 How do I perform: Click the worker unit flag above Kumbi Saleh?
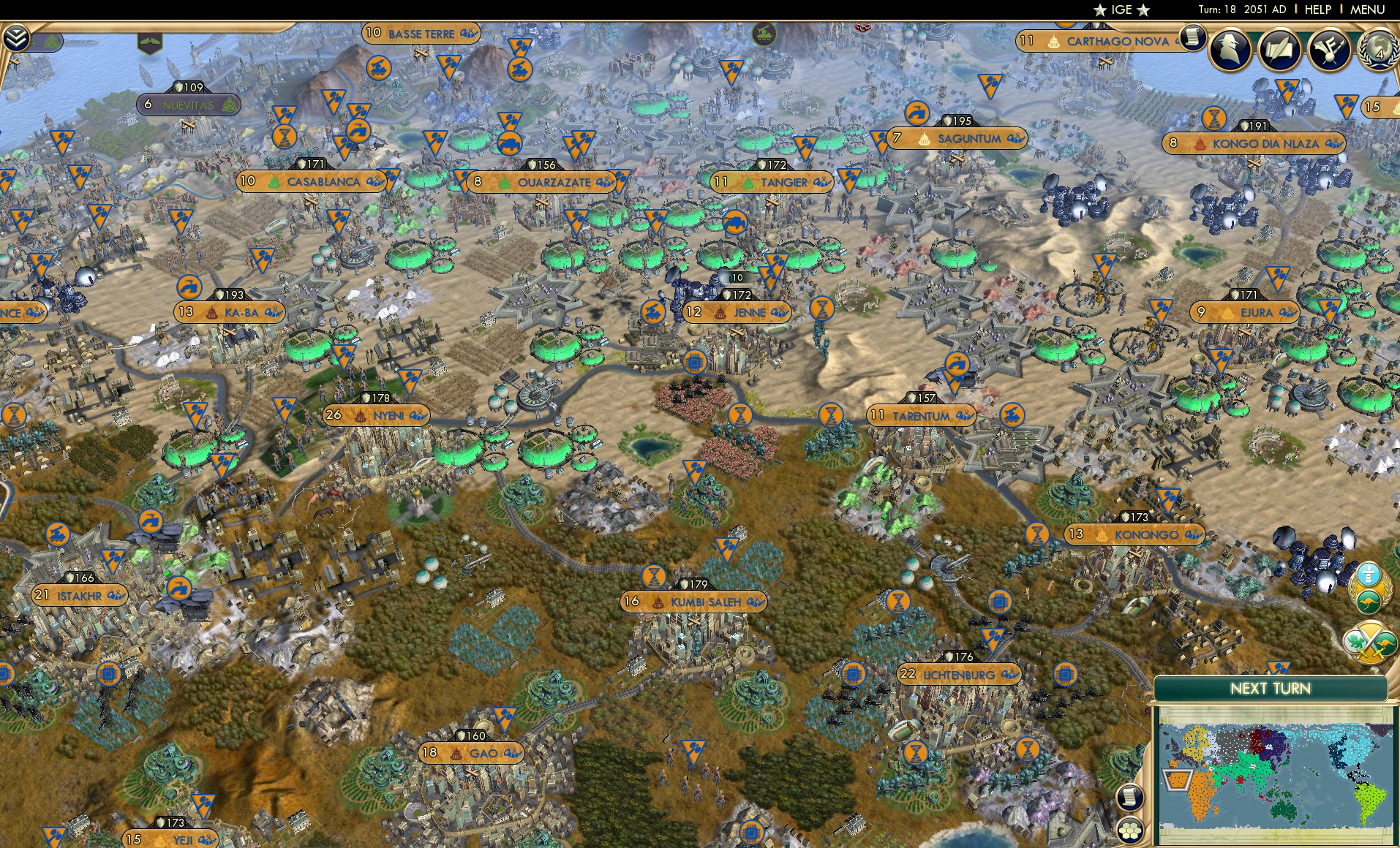click(x=726, y=550)
